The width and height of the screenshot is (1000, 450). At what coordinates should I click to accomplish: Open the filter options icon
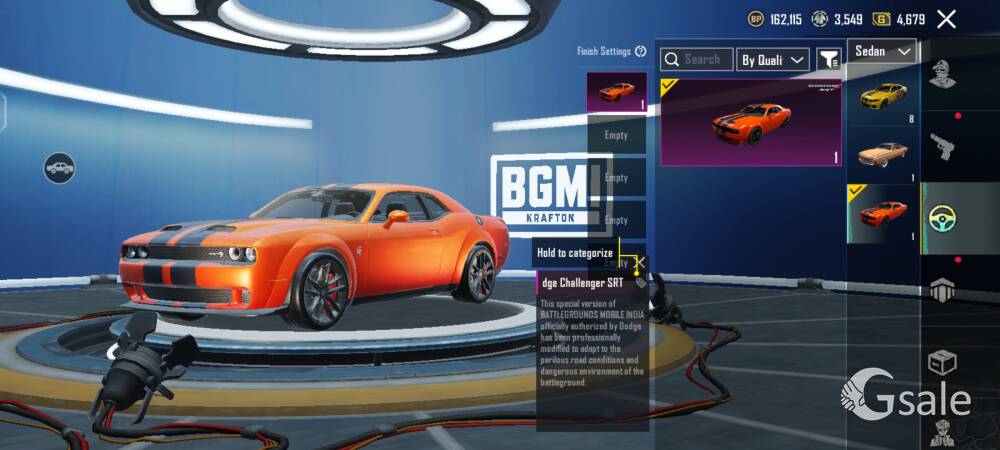click(x=829, y=60)
